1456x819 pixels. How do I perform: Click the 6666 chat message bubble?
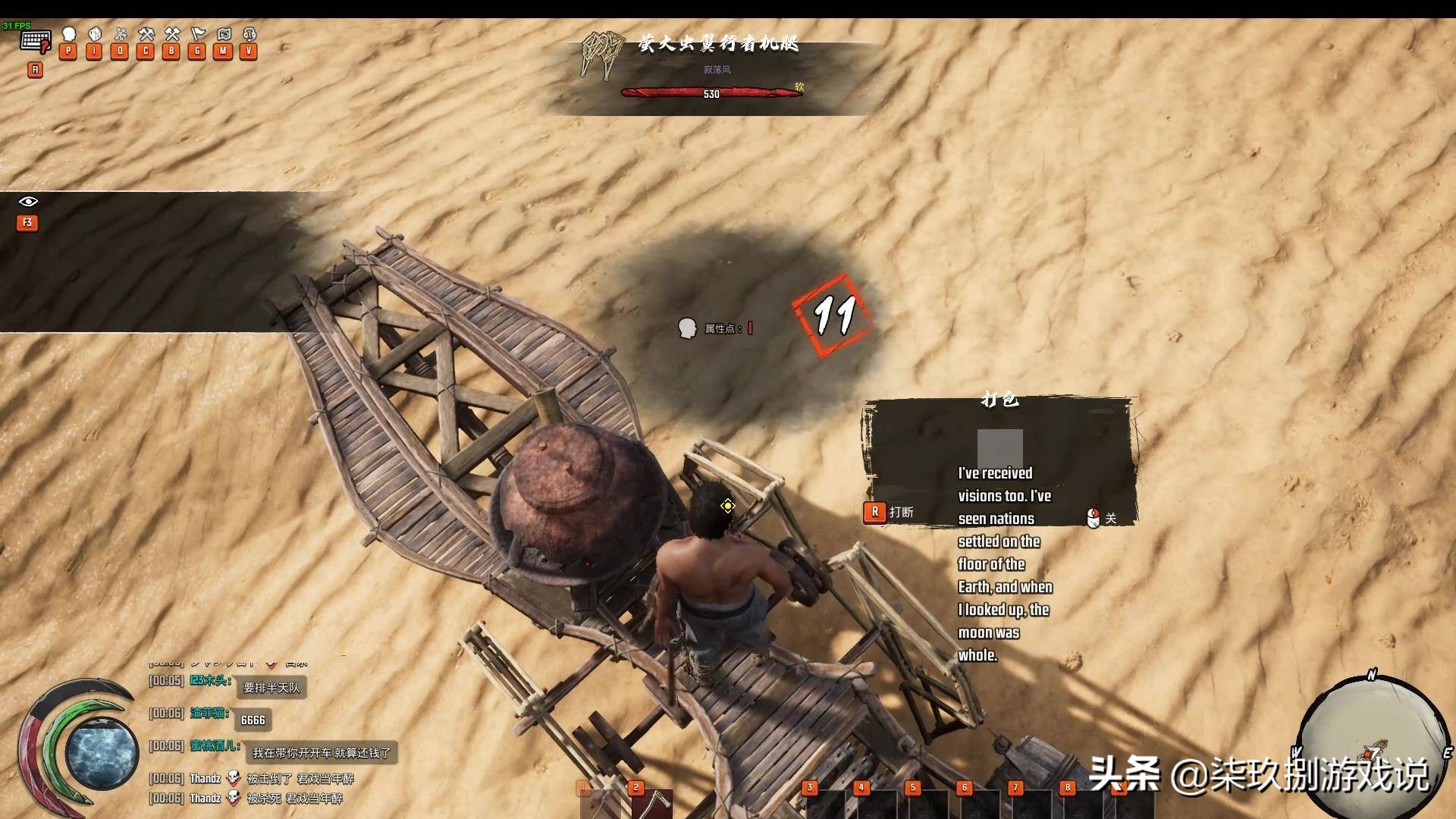pyautogui.click(x=253, y=720)
